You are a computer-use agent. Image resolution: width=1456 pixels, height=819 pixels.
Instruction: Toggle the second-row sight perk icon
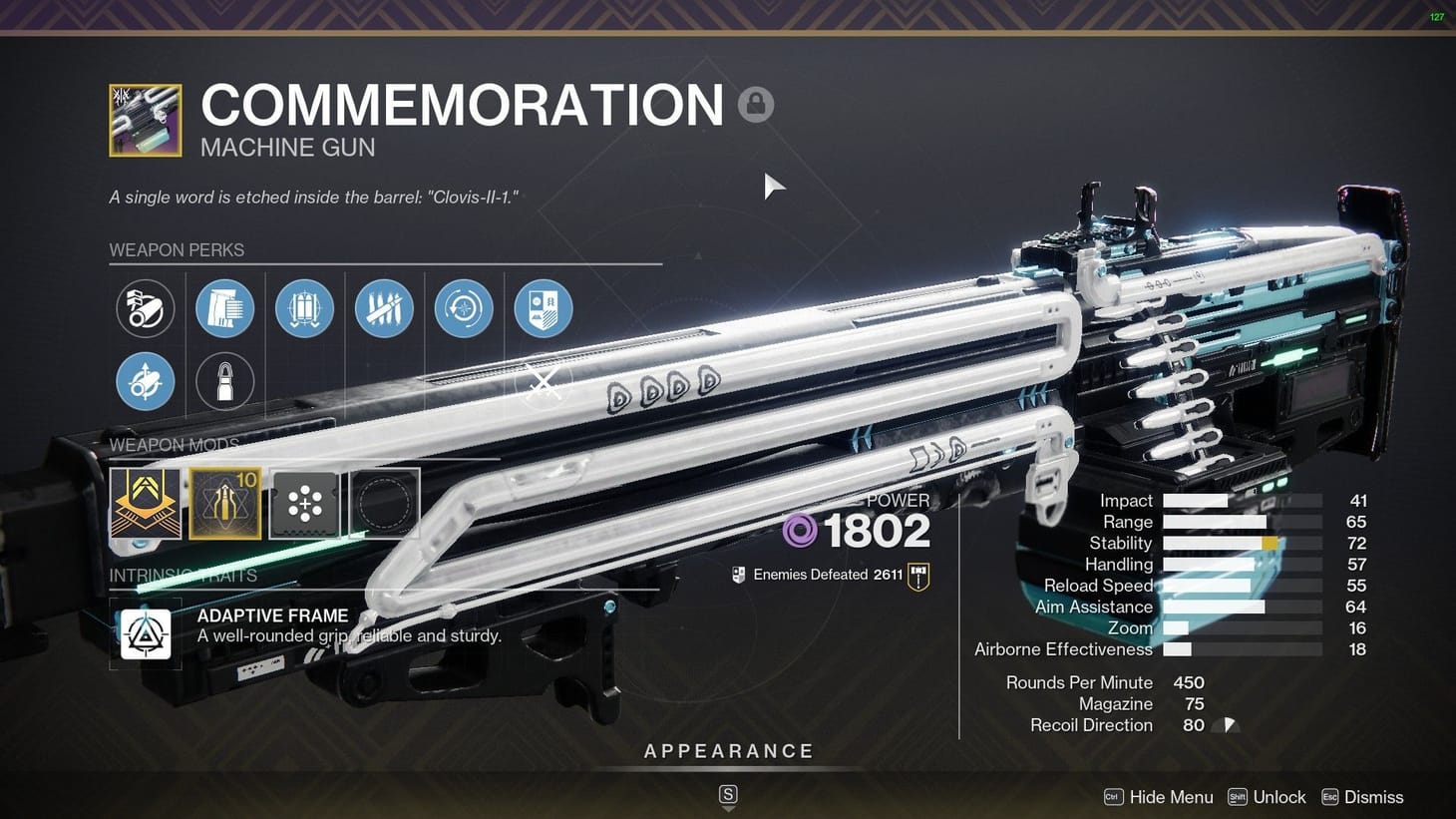[146, 381]
